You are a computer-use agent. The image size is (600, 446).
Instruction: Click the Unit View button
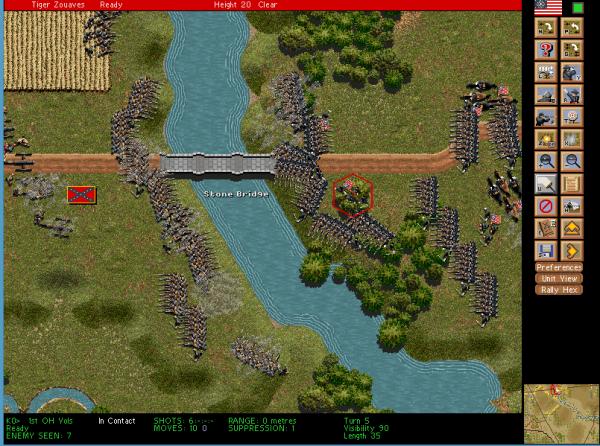pyautogui.click(x=559, y=278)
